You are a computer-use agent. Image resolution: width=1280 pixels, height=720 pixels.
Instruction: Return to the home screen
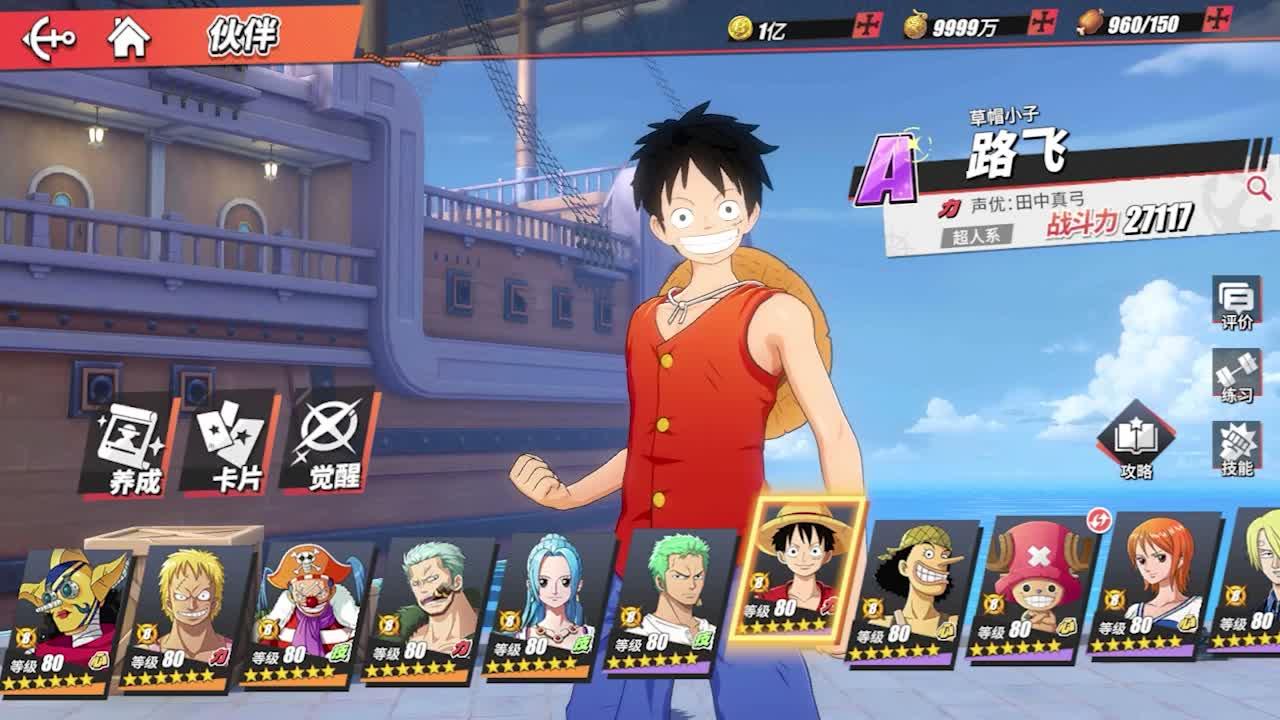129,38
